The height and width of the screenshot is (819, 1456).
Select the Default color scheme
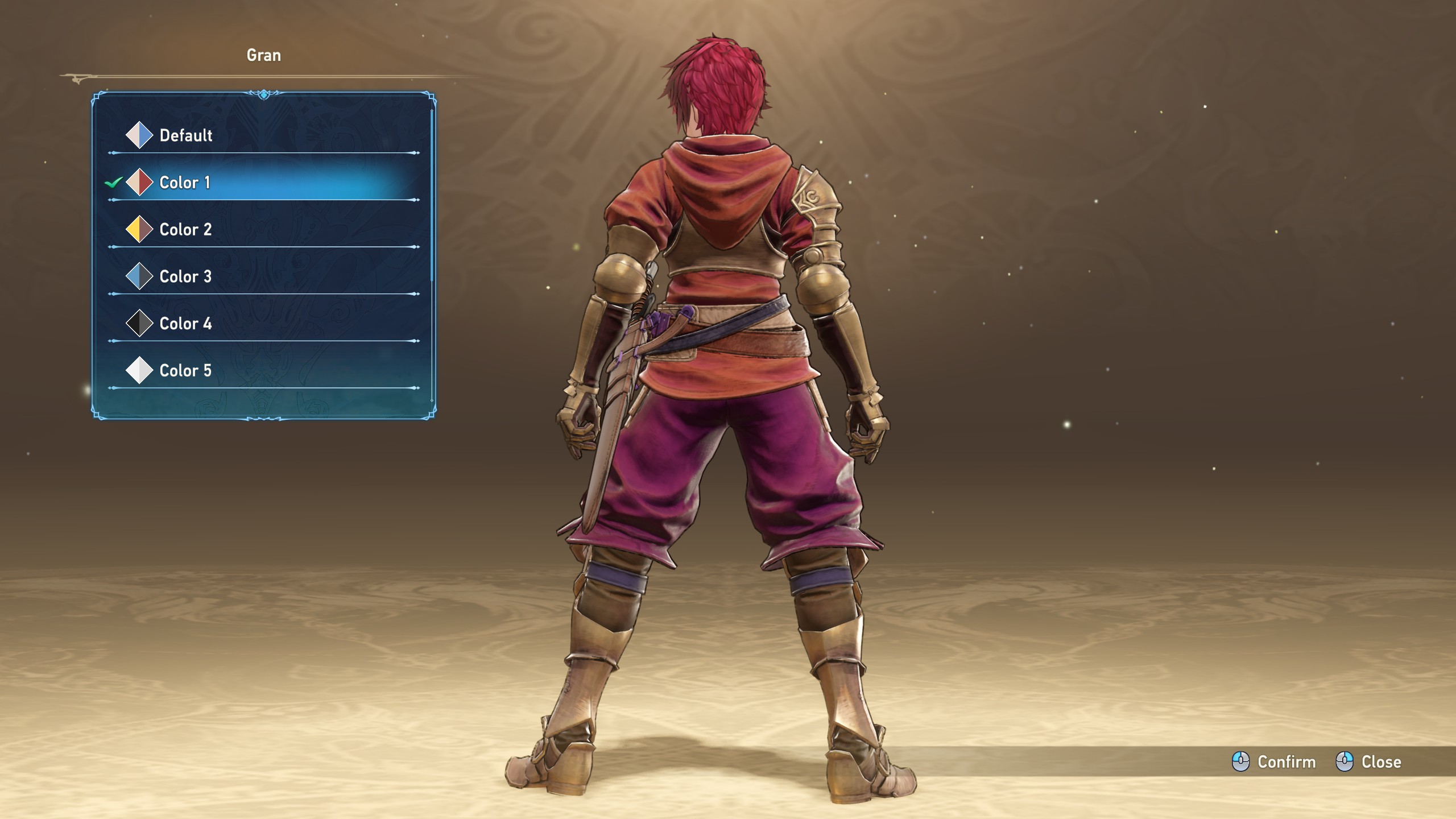click(185, 135)
